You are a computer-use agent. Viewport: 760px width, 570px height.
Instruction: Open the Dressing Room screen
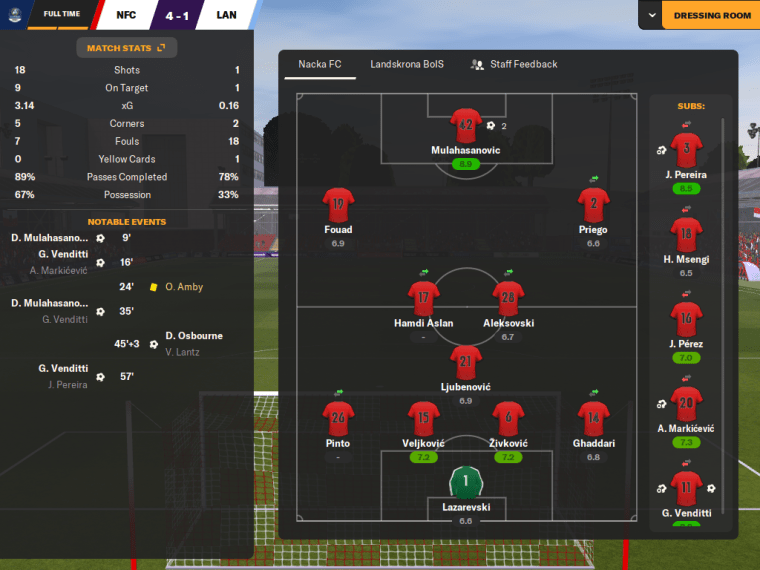pyautogui.click(x=710, y=16)
